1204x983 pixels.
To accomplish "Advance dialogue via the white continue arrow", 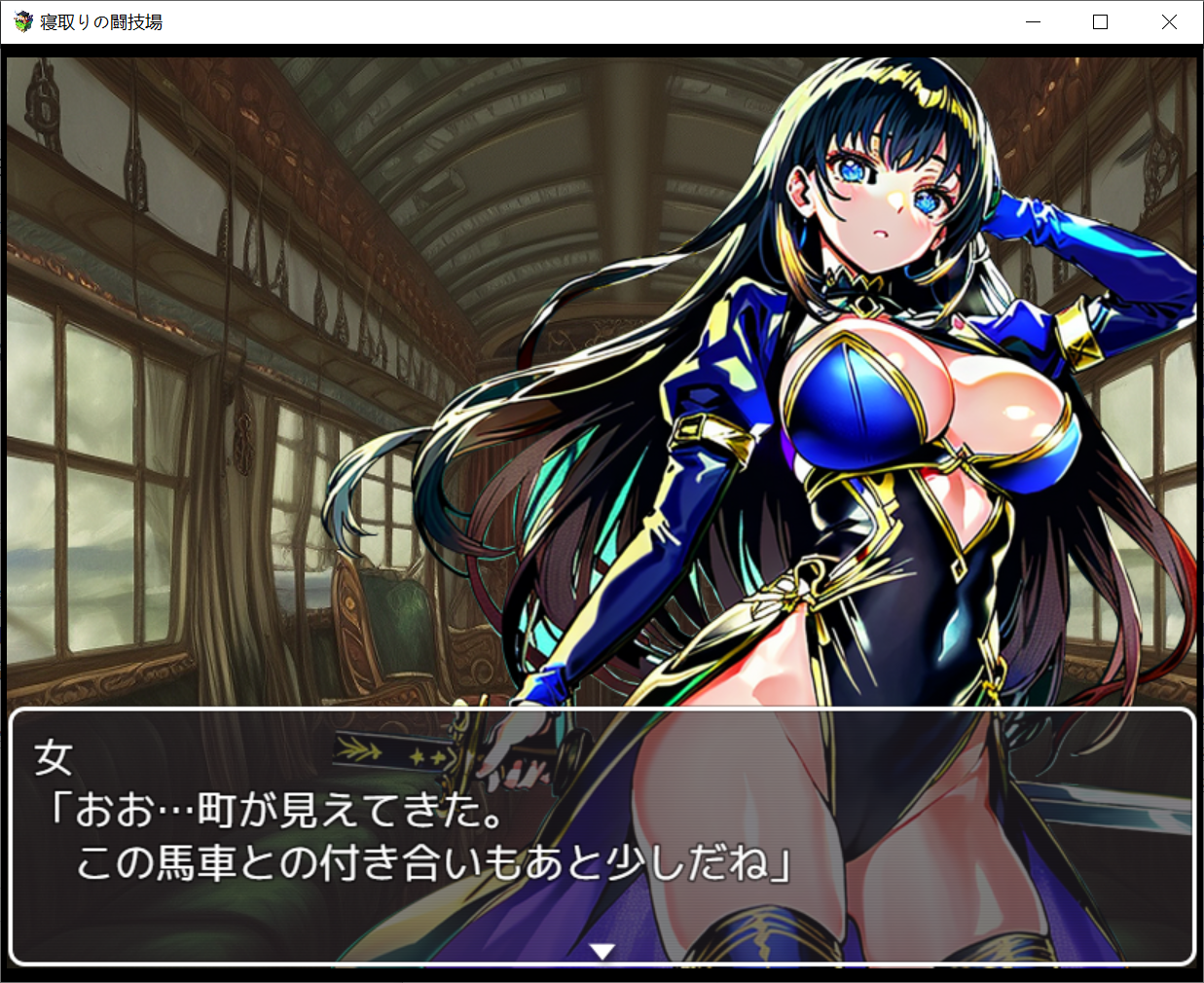I will [602, 951].
